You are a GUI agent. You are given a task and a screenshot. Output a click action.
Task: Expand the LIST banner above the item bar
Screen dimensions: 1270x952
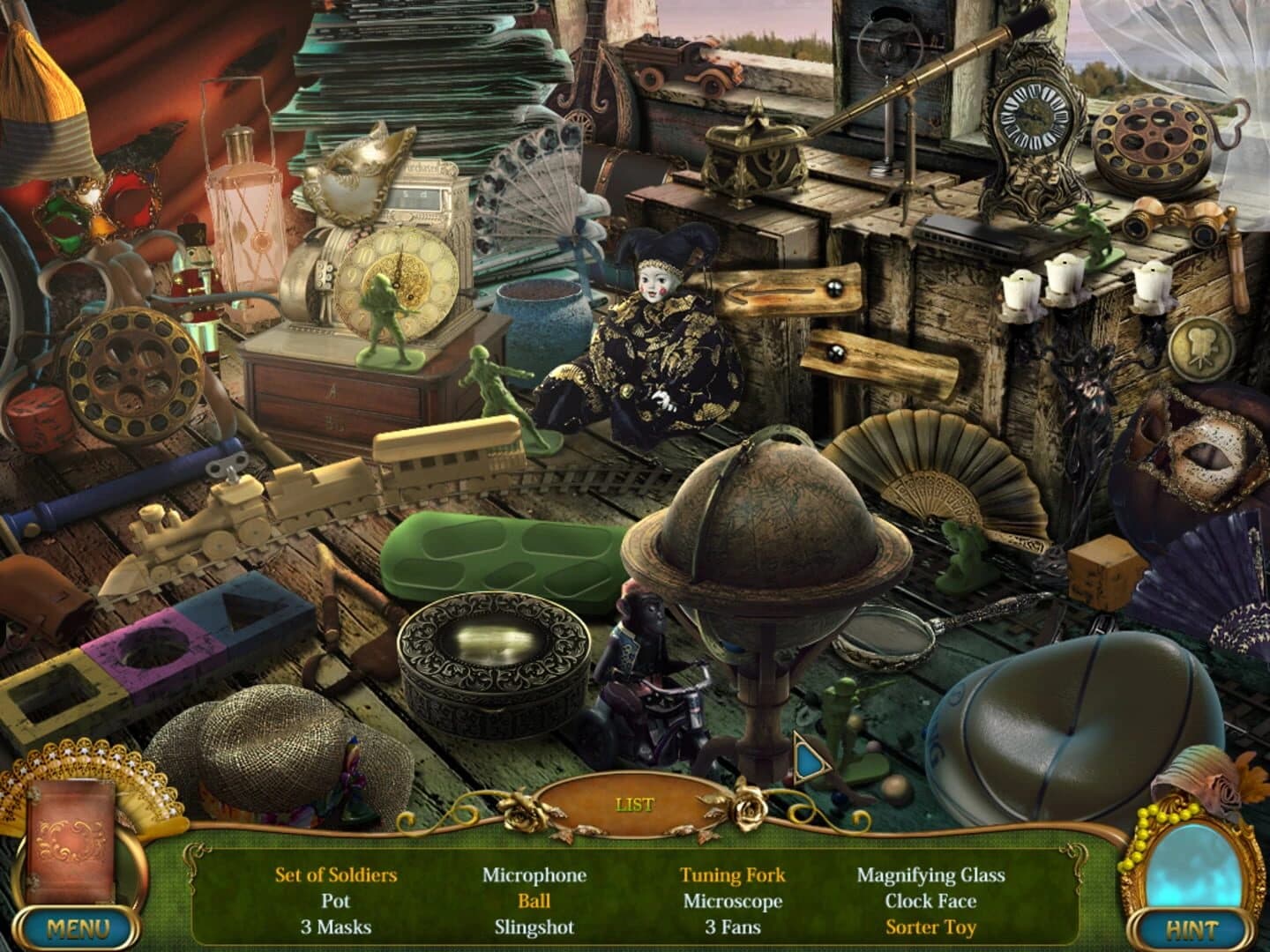pyautogui.click(x=633, y=804)
